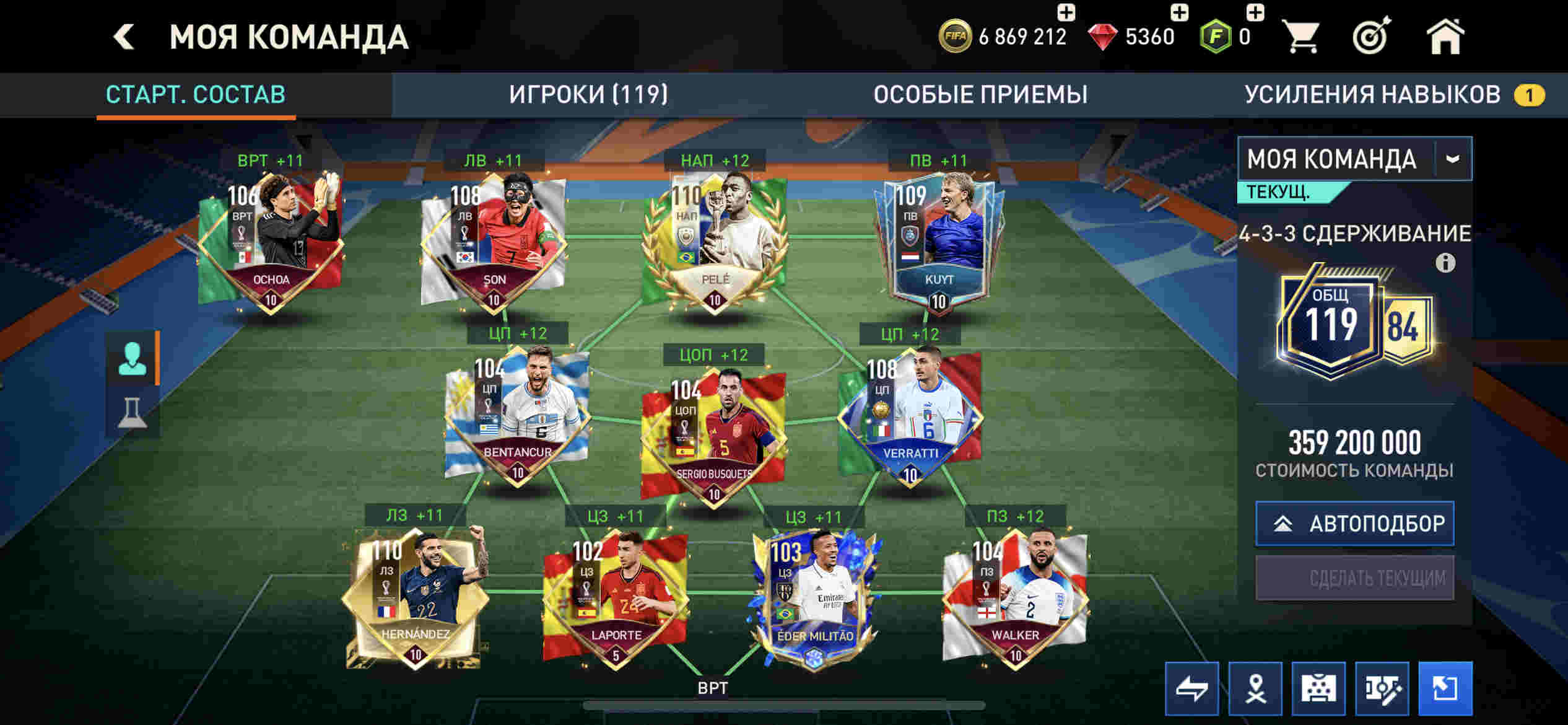Open the chemistry flask view

(x=132, y=412)
